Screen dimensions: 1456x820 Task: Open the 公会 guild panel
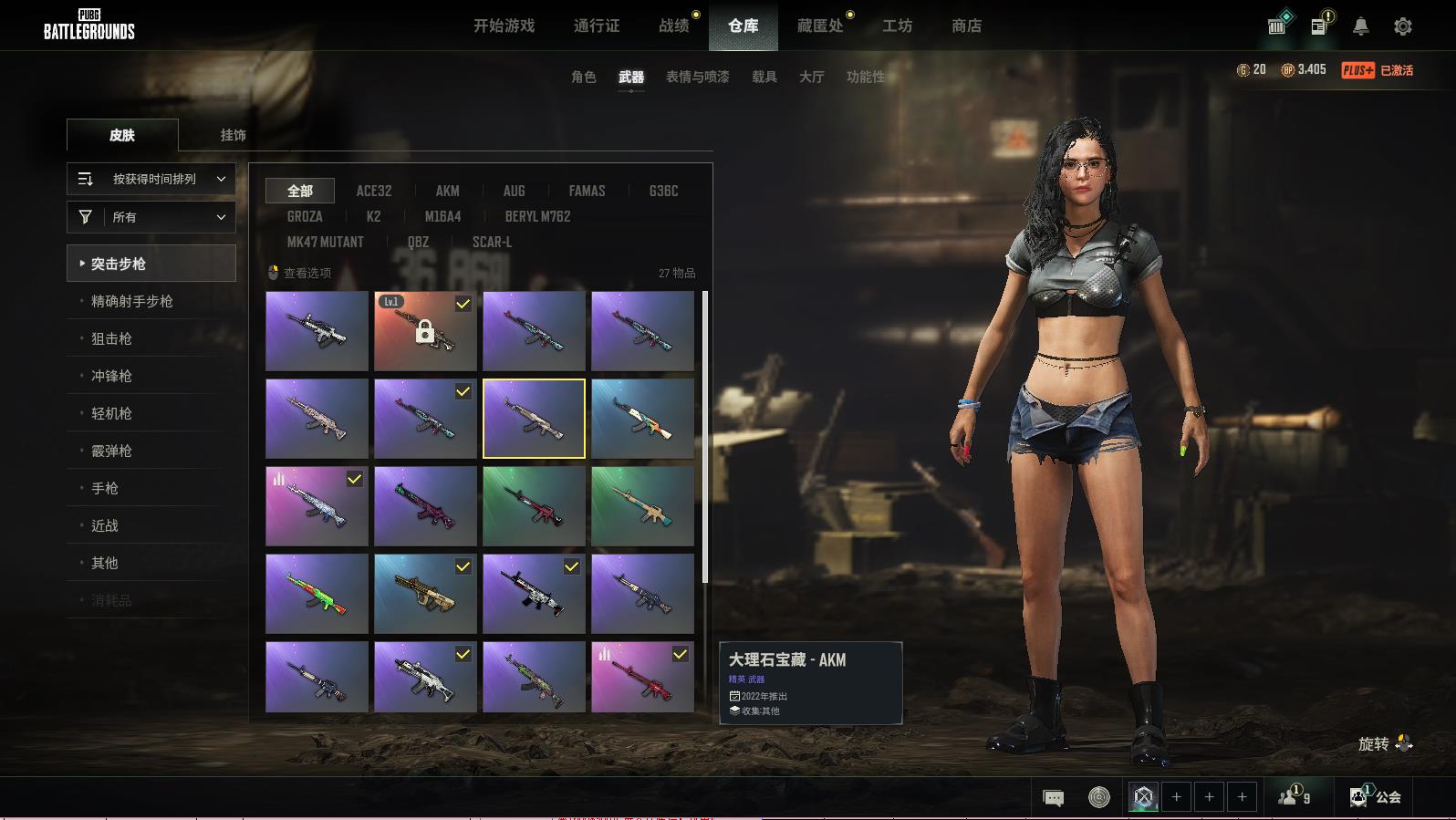tap(1376, 797)
